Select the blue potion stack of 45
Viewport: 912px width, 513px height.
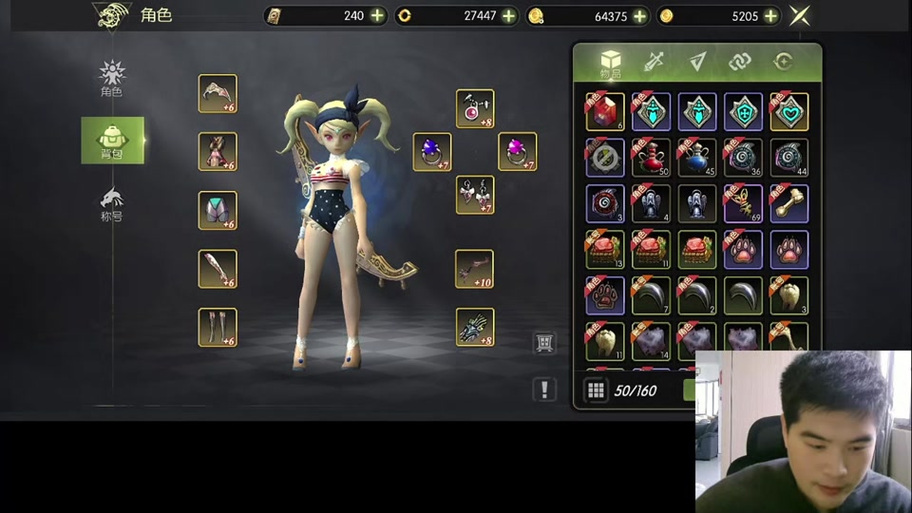[x=697, y=157]
